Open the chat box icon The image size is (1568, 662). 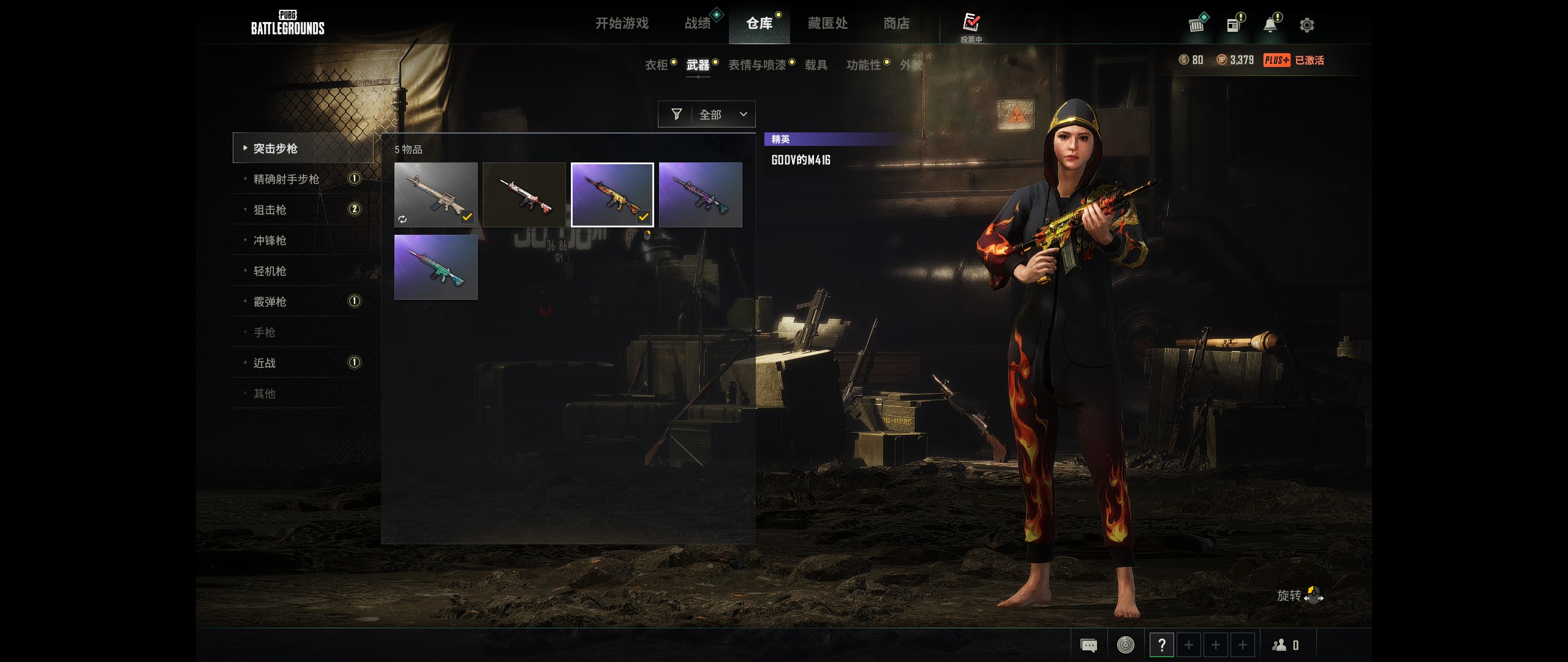coord(1088,645)
